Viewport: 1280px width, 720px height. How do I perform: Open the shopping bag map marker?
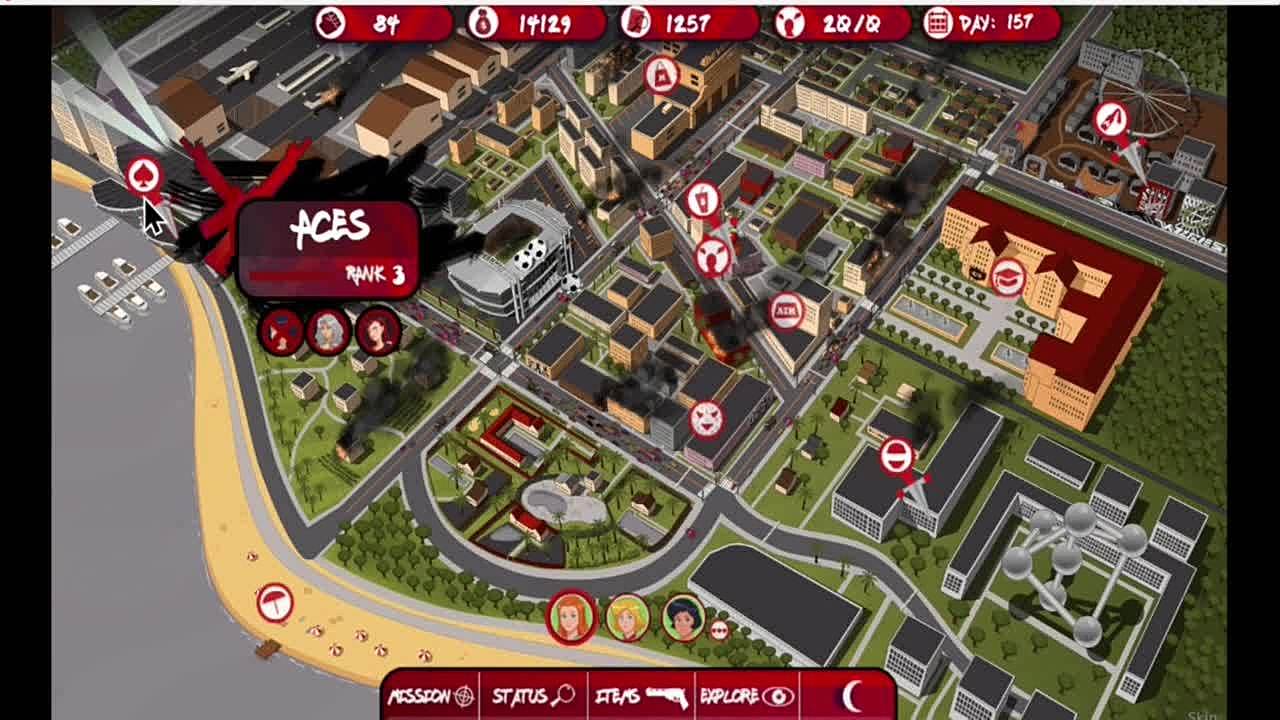click(x=661, y=74)
